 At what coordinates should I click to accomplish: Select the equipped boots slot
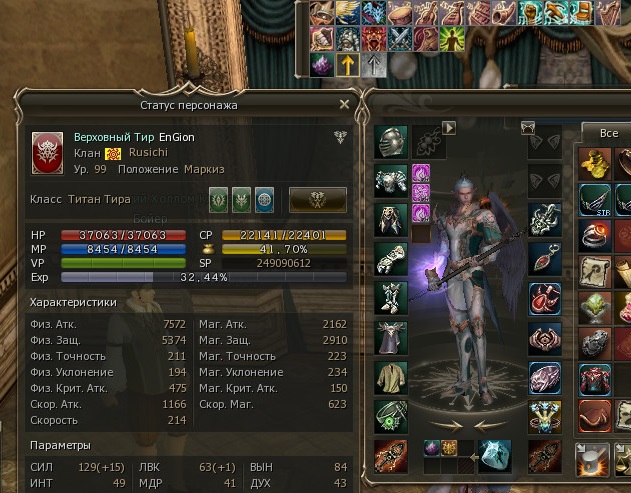[390, 298]
